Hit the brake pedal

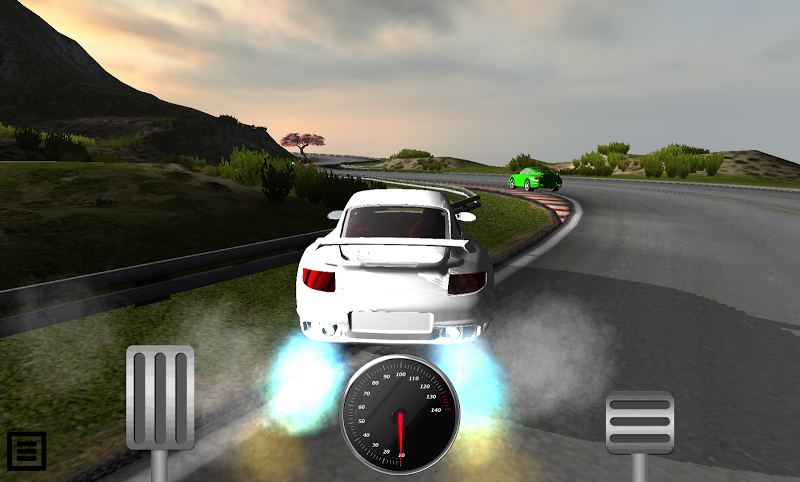coord(640,422)
